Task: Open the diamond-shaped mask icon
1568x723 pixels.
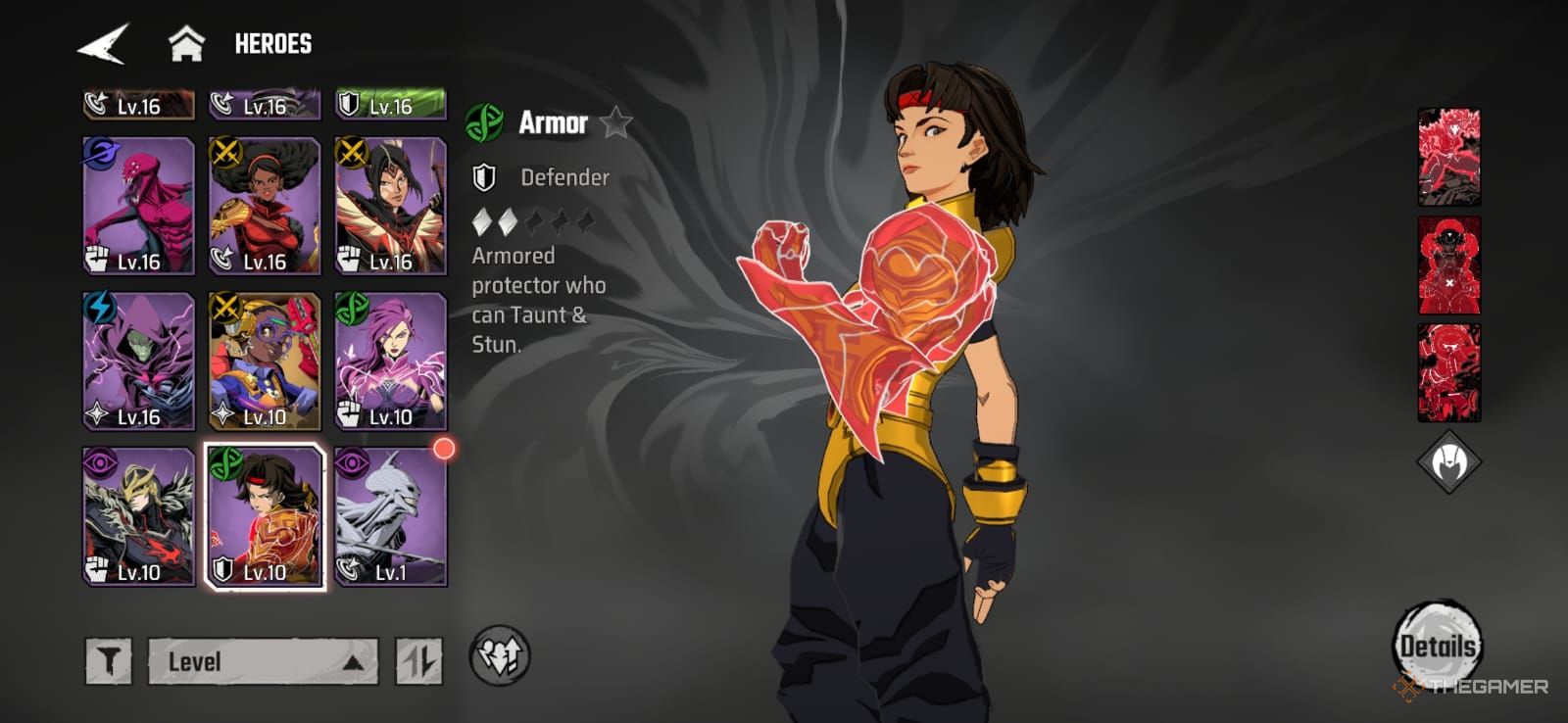Action: 1448,461
